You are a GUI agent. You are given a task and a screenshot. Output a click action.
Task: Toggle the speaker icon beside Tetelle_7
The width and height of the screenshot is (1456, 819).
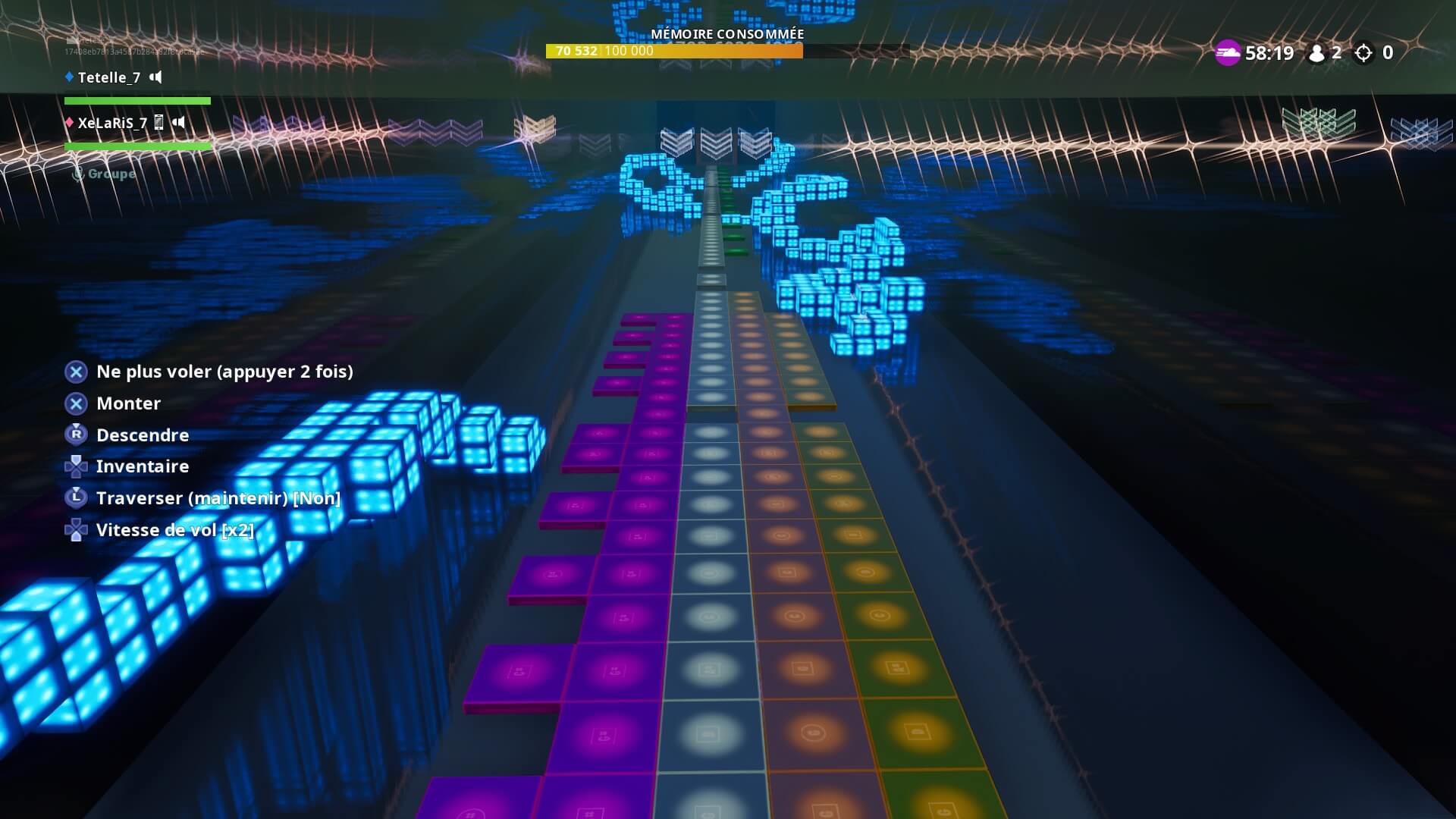(x=155, y=77)
